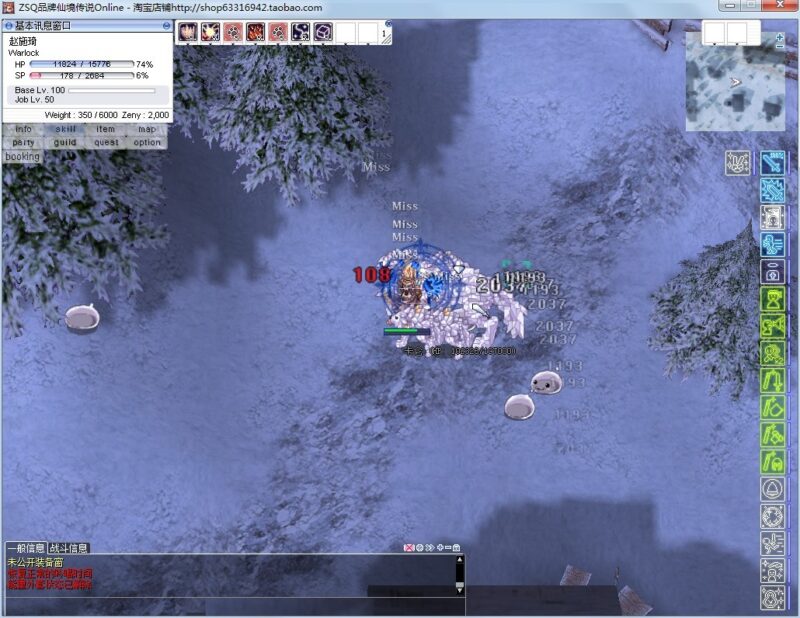The width and height of the screenshot is (800, 618).
Task: Show the map window
Action: click(x=147, y=129)
